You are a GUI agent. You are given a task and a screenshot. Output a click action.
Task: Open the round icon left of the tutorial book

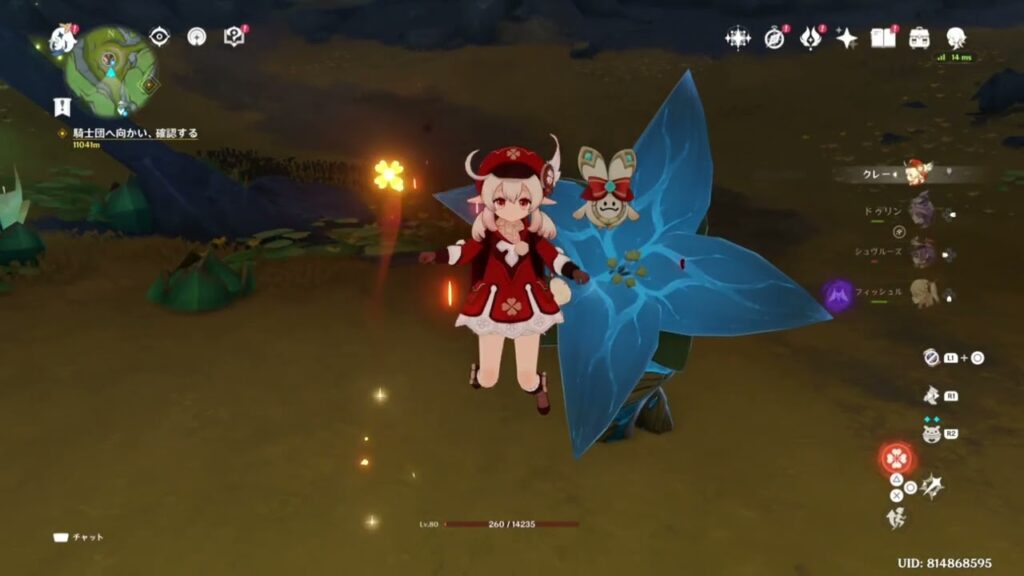tap(197, 37)
